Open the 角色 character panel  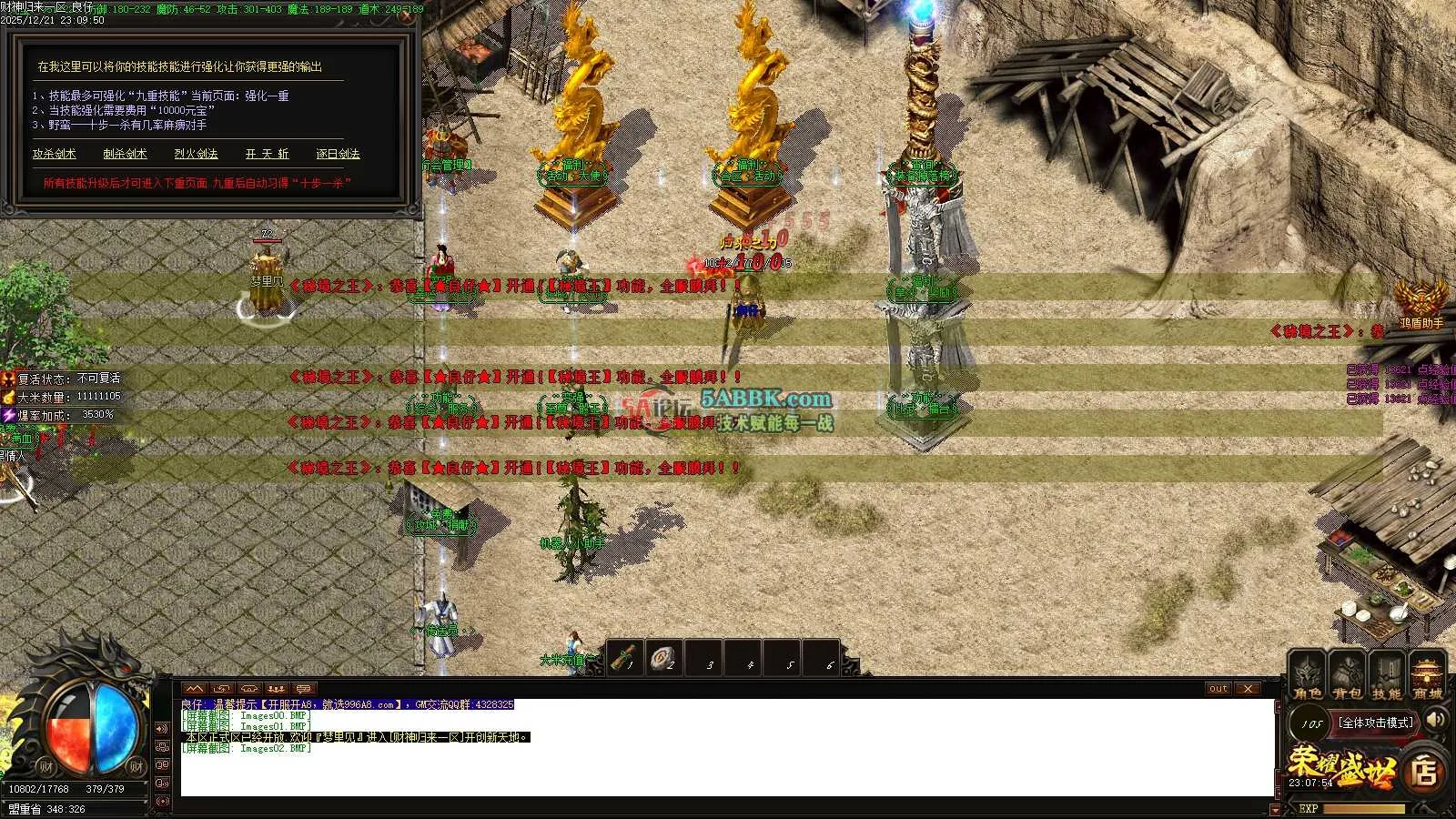1308,677
